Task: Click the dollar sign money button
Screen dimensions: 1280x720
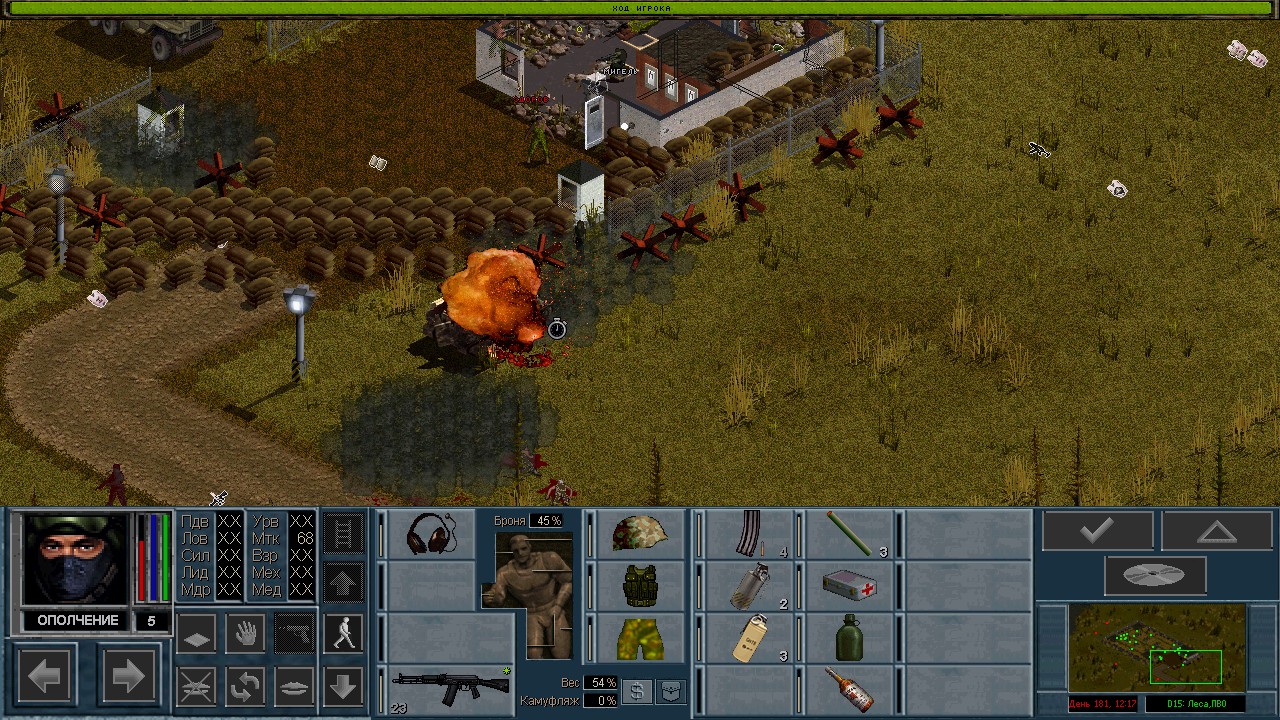Action: click(x=636, y=691)
